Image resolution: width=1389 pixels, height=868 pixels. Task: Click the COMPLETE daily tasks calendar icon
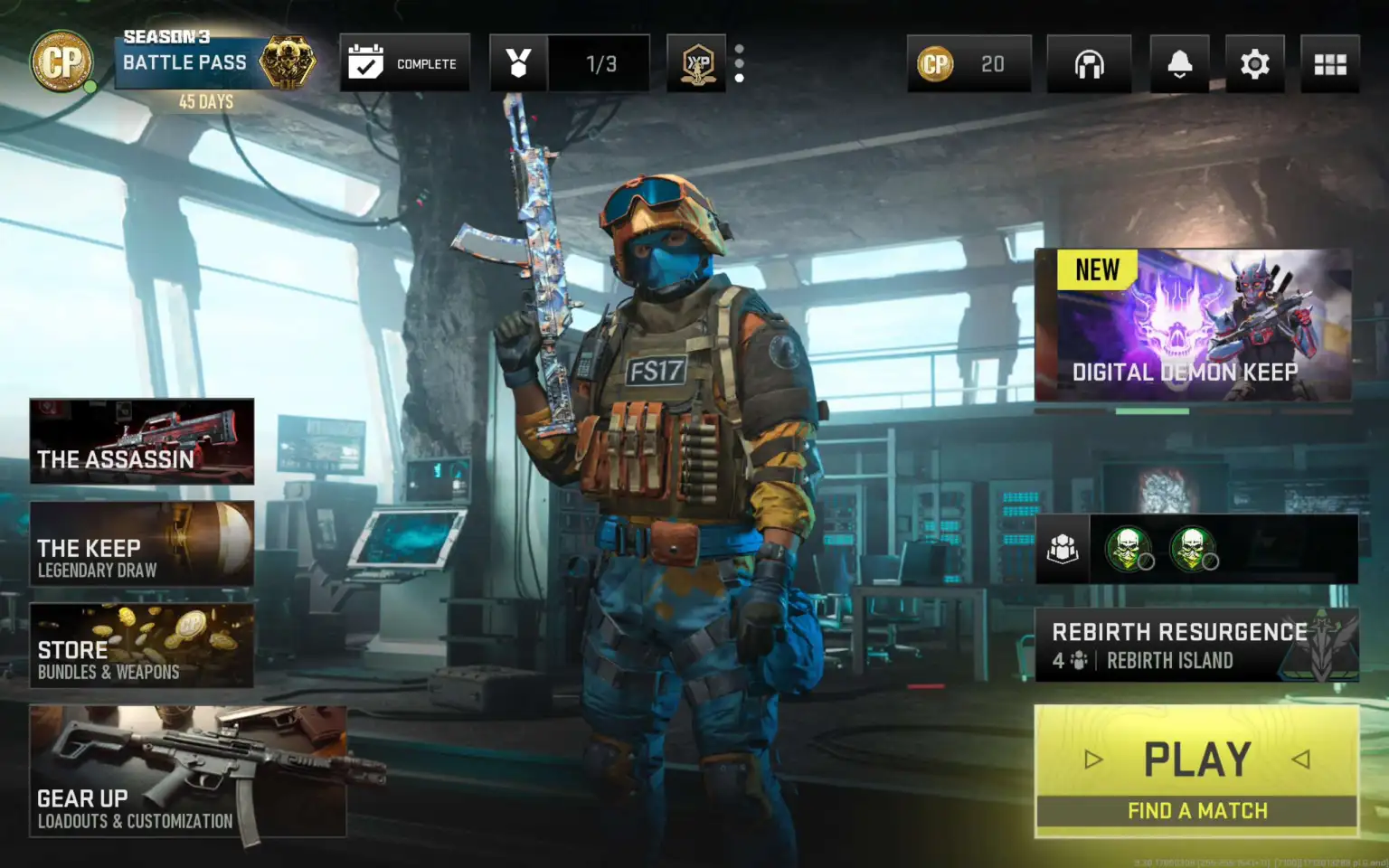click(x=404, y=62)
